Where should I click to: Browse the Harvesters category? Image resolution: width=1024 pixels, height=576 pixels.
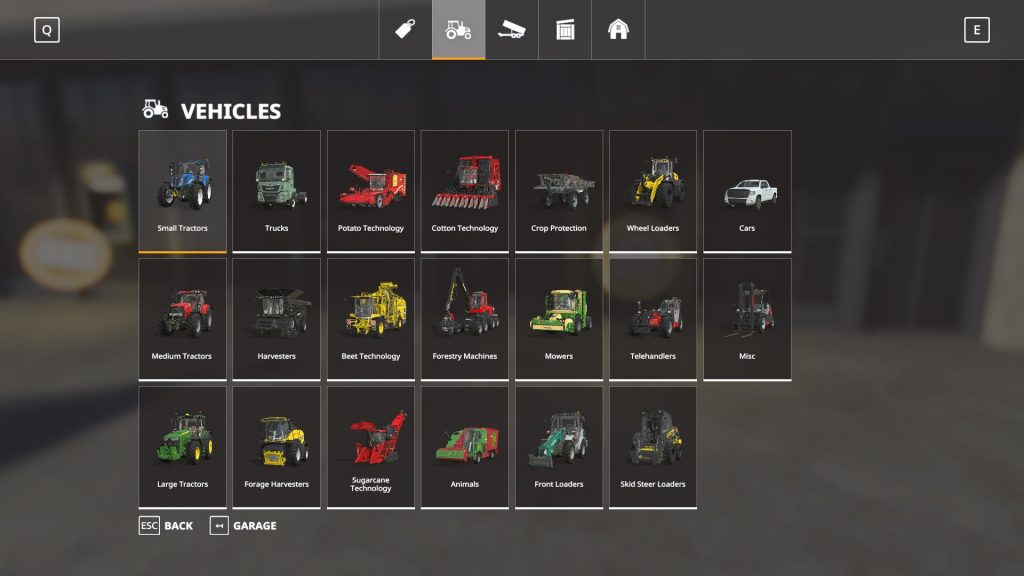[x=276, y=318]
